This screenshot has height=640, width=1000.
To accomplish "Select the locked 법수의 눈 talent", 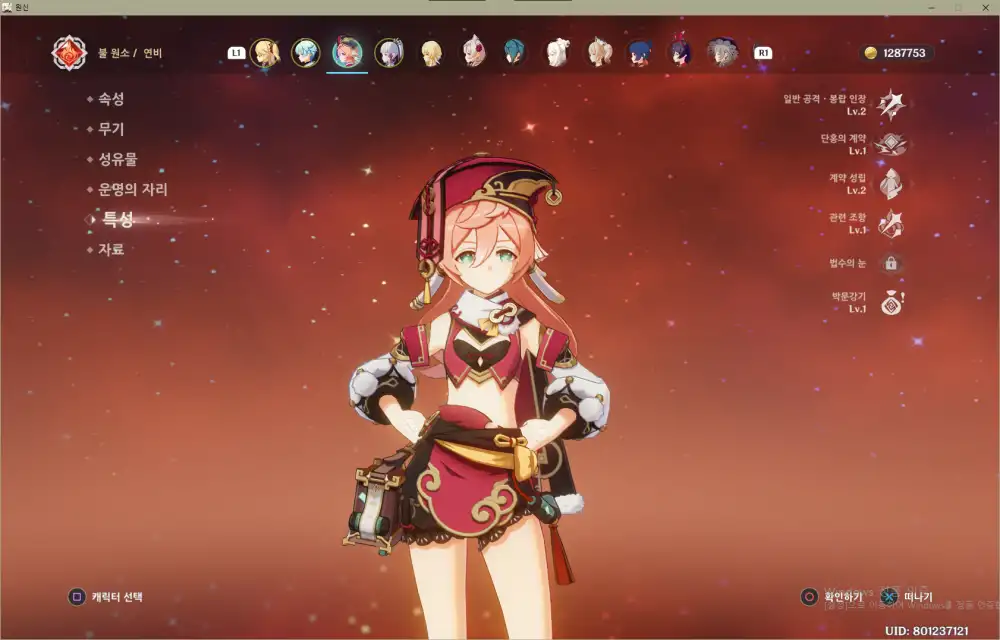I will click(x=891, y=264).
